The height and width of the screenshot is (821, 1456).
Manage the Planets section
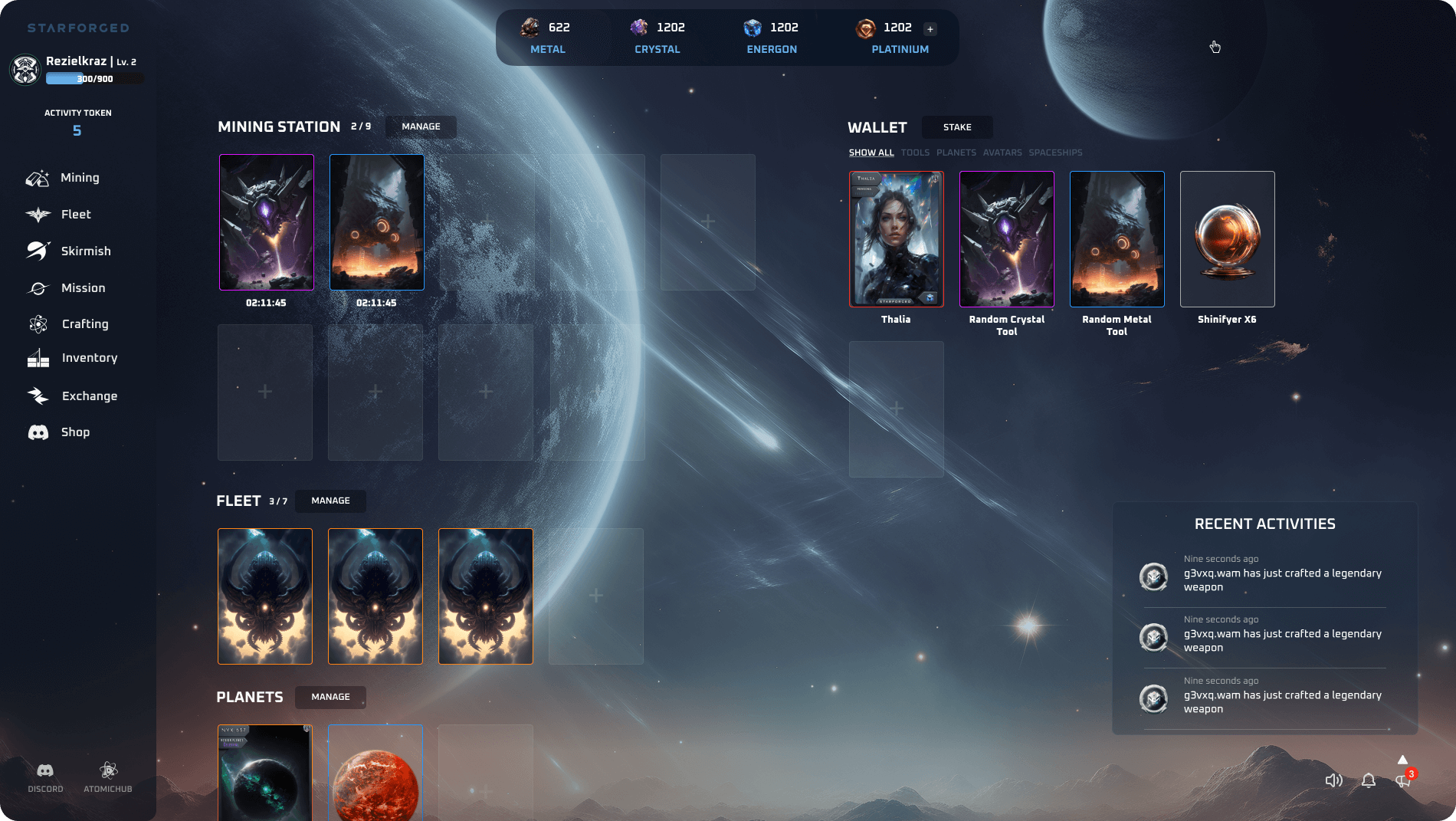330,697
